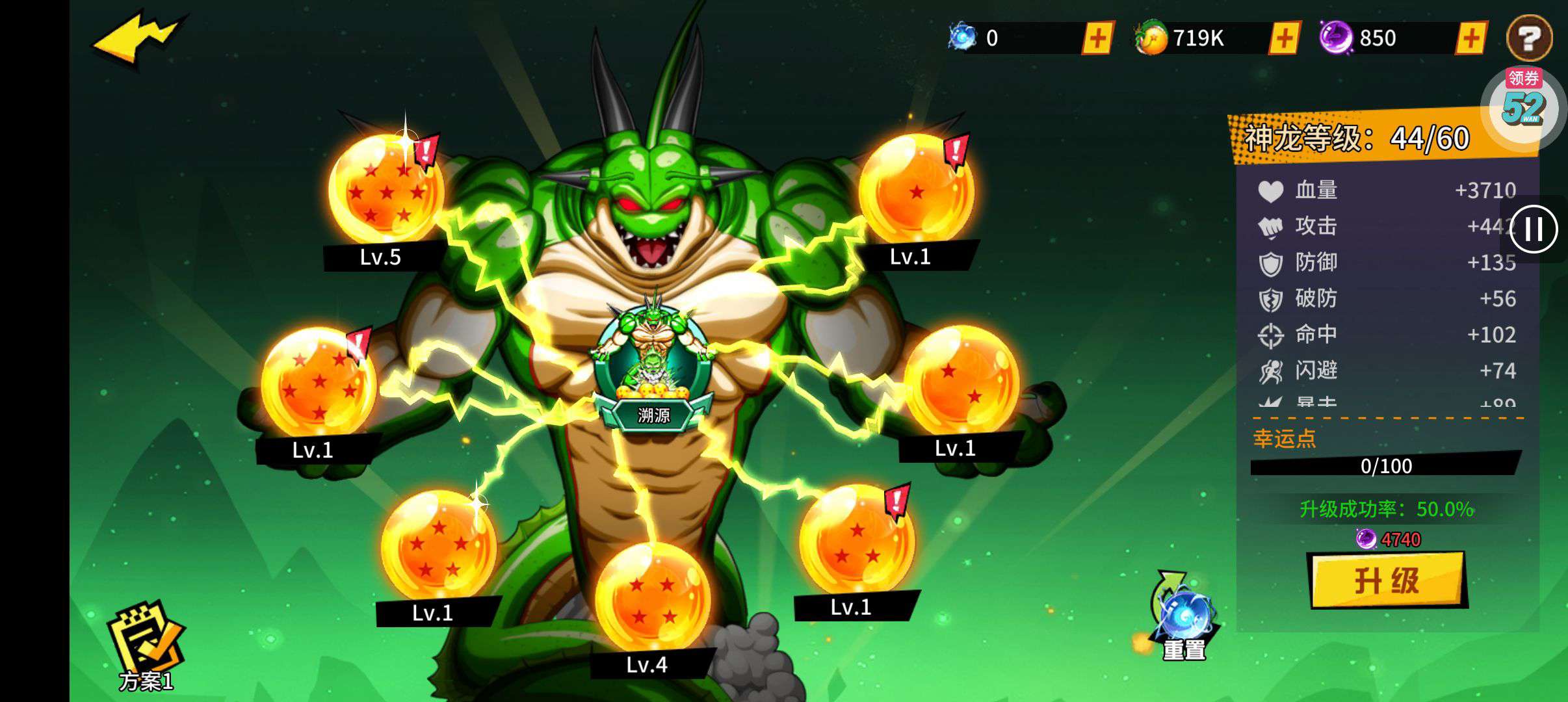This screenshot has width=1568, height=702.
Task: Tap the pause overlay button
Action: (1534, 229)
